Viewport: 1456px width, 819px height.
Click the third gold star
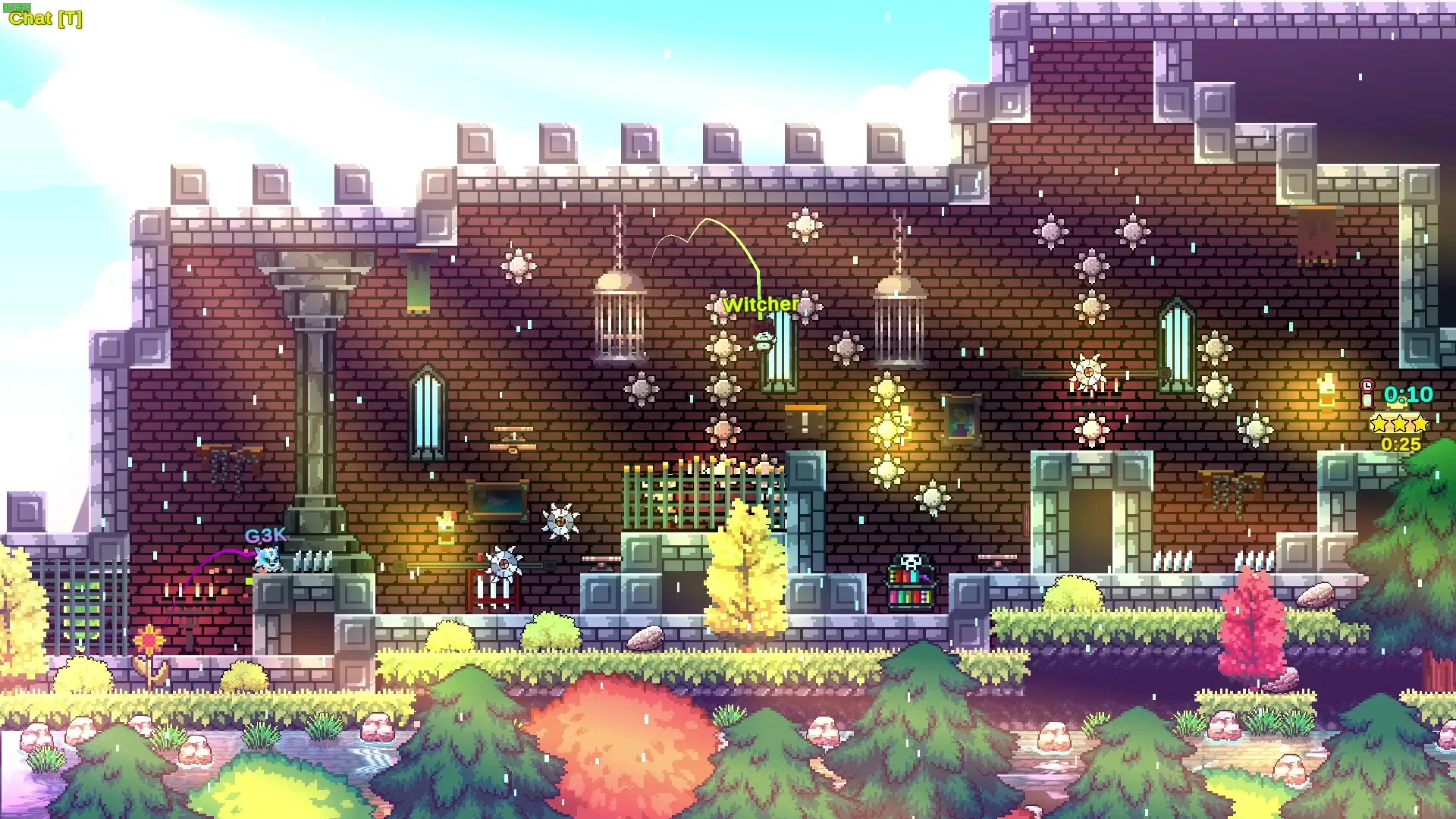[1422, 423]
